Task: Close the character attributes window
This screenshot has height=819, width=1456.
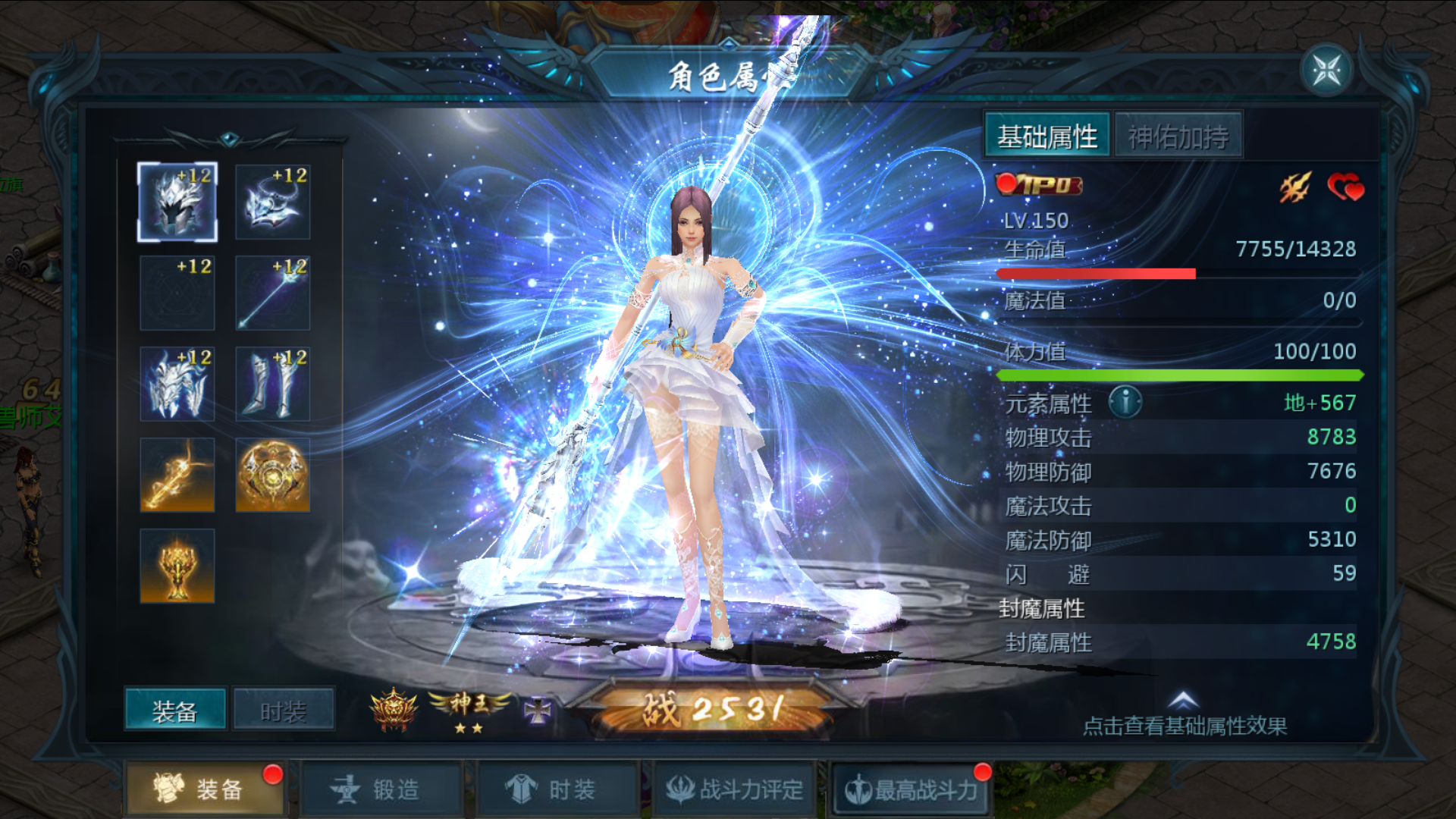Action: 1327,71
